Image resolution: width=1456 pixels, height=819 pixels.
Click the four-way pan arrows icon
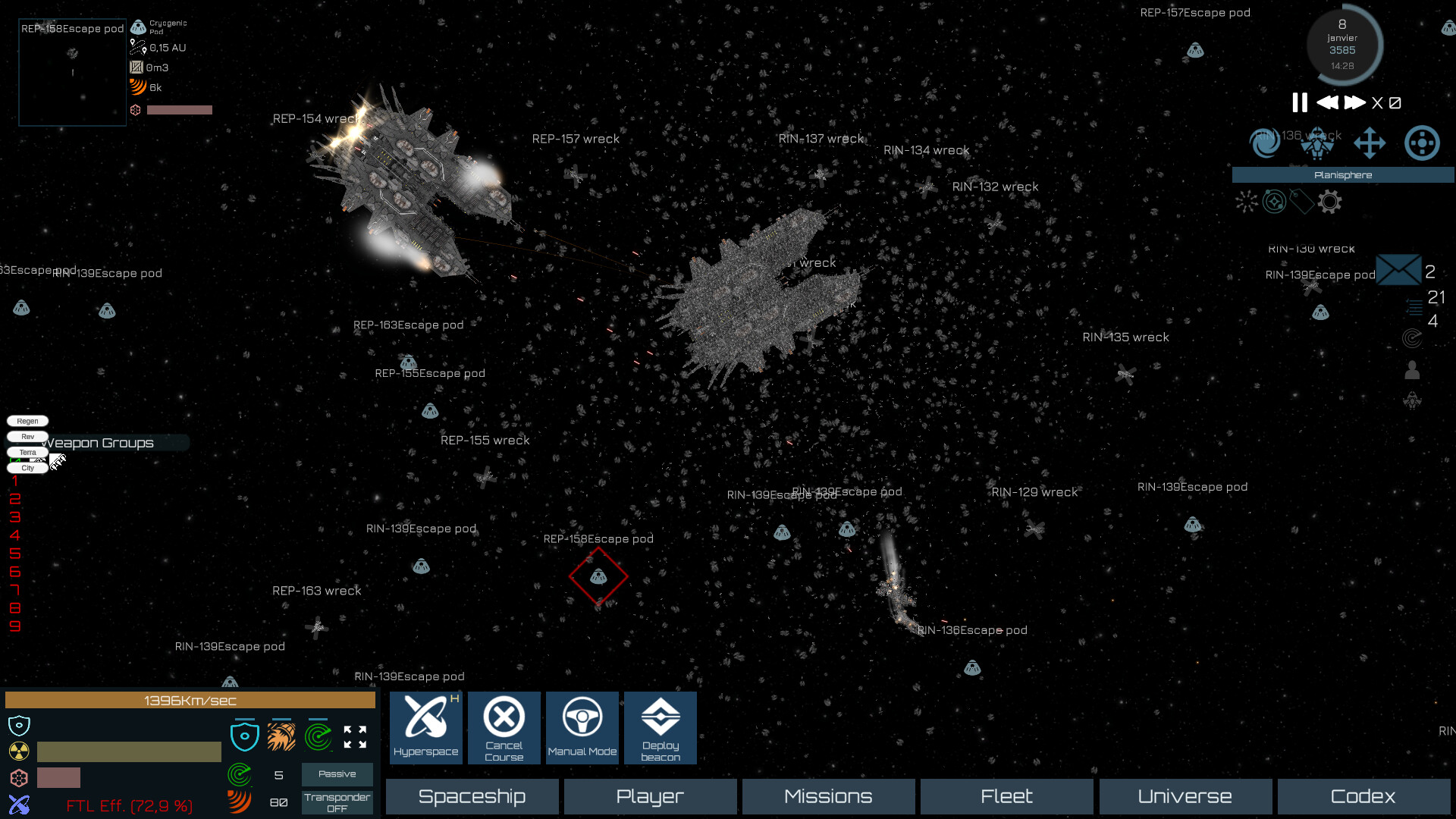1370,143
